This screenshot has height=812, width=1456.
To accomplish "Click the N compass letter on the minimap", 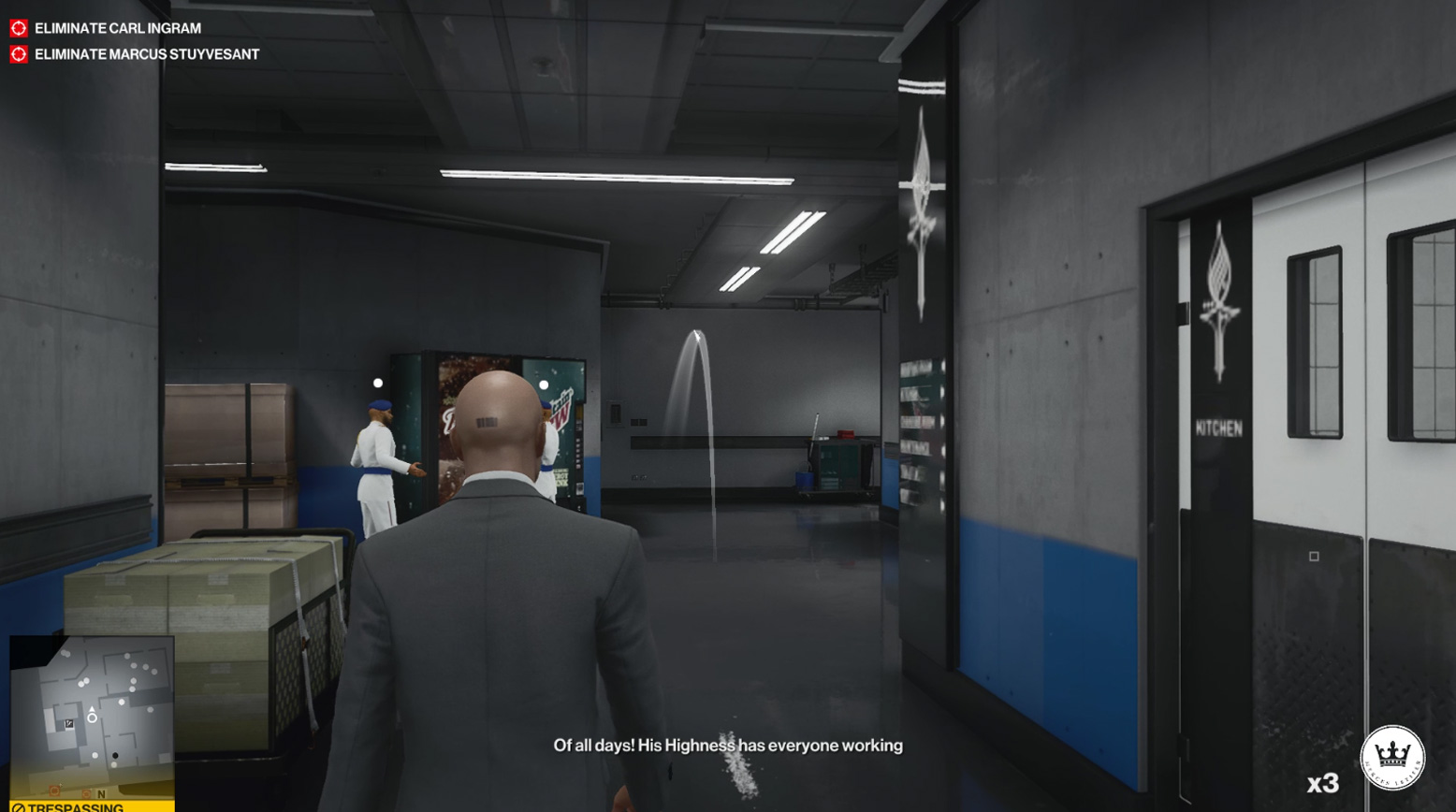I will (101, 794).
